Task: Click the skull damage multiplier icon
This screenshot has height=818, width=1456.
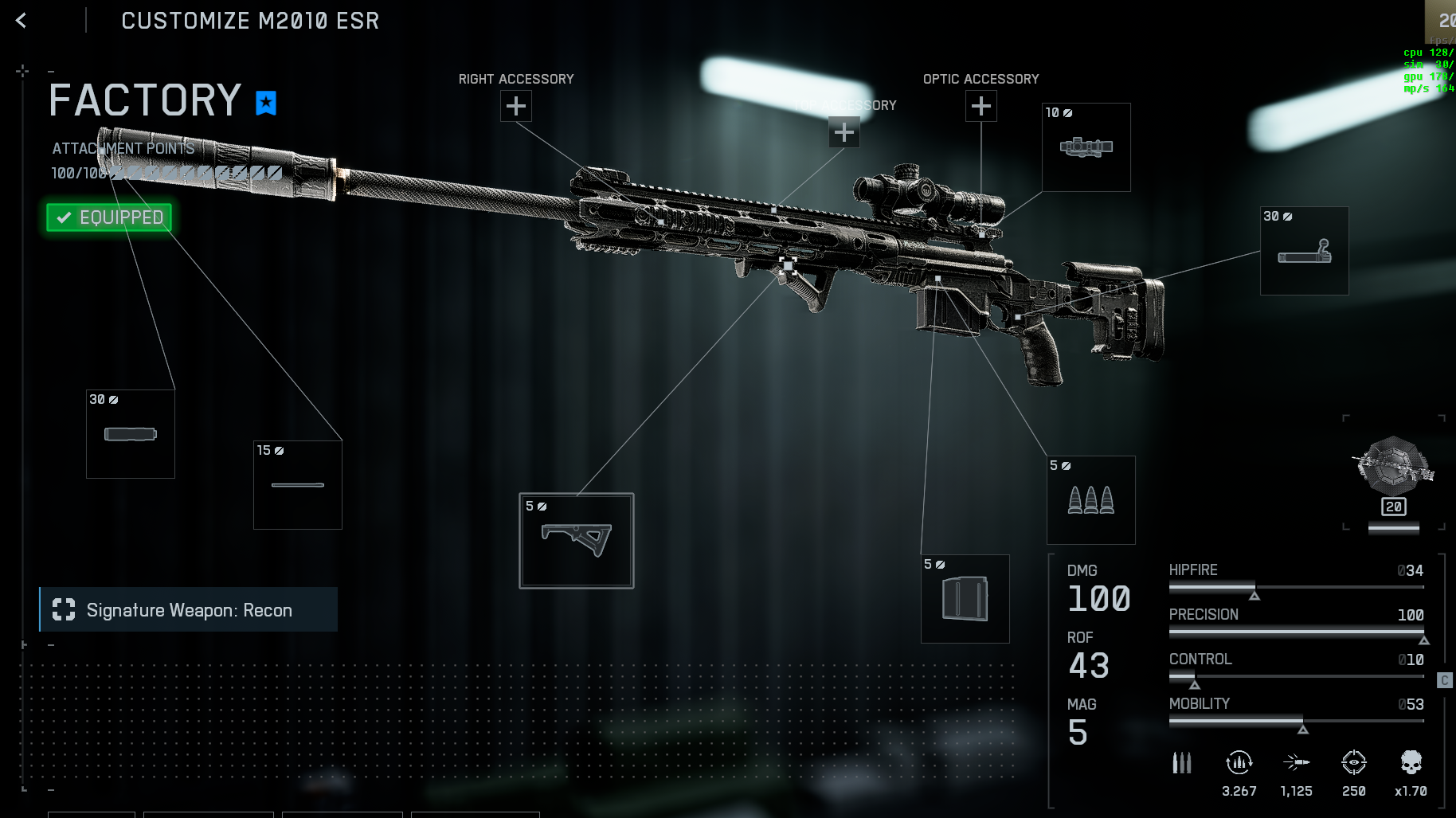Action: [1411, 763]
